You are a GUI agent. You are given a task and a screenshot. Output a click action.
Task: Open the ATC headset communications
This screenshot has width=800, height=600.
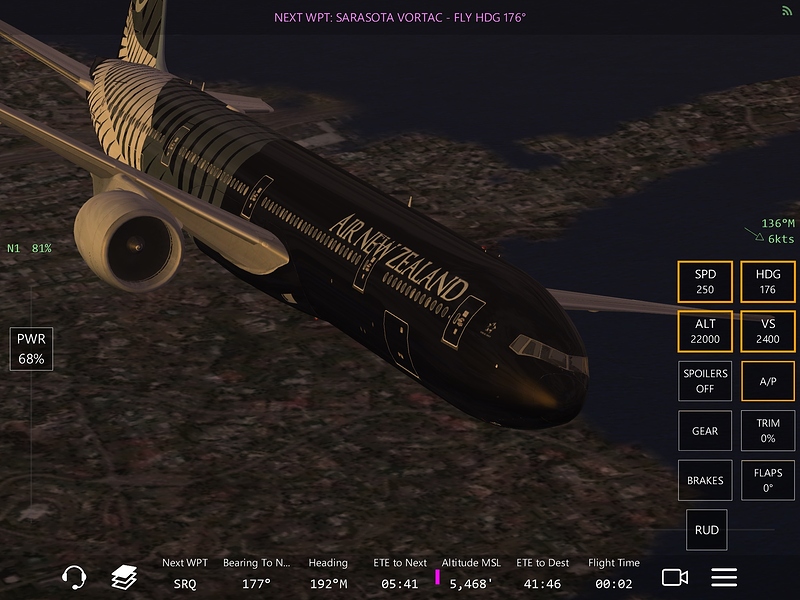click(74, 577)
